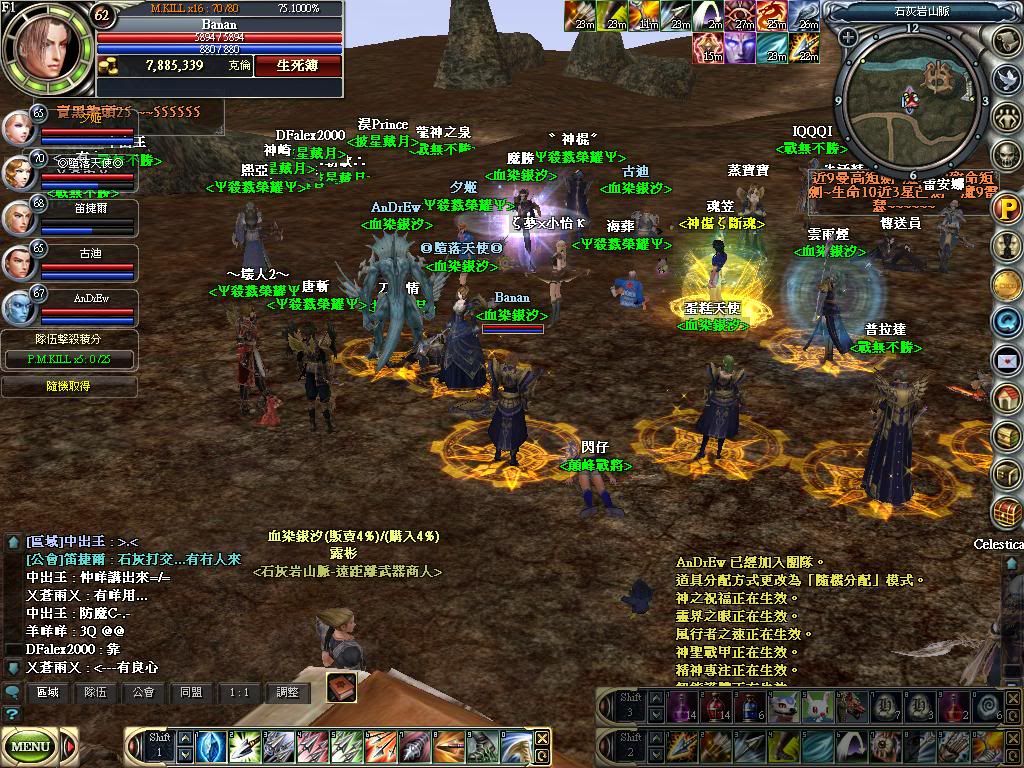Click the 隨機取得 loot mode button
The image size is (1024, 768).
[x=68, y=386]
